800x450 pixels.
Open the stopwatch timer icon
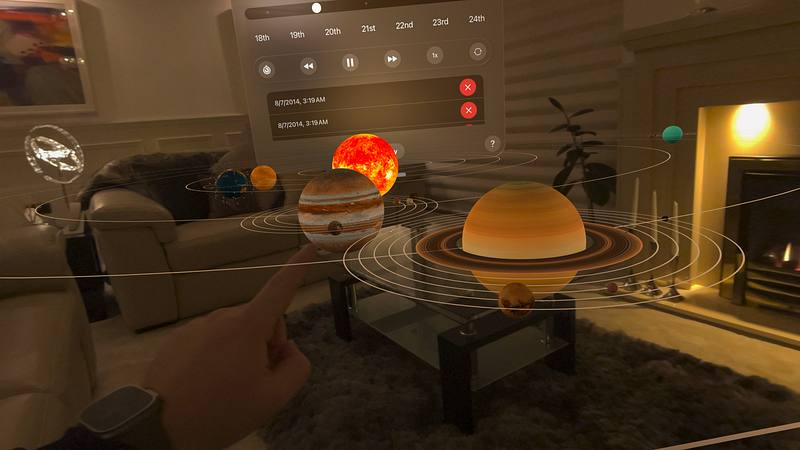[266, 70]
